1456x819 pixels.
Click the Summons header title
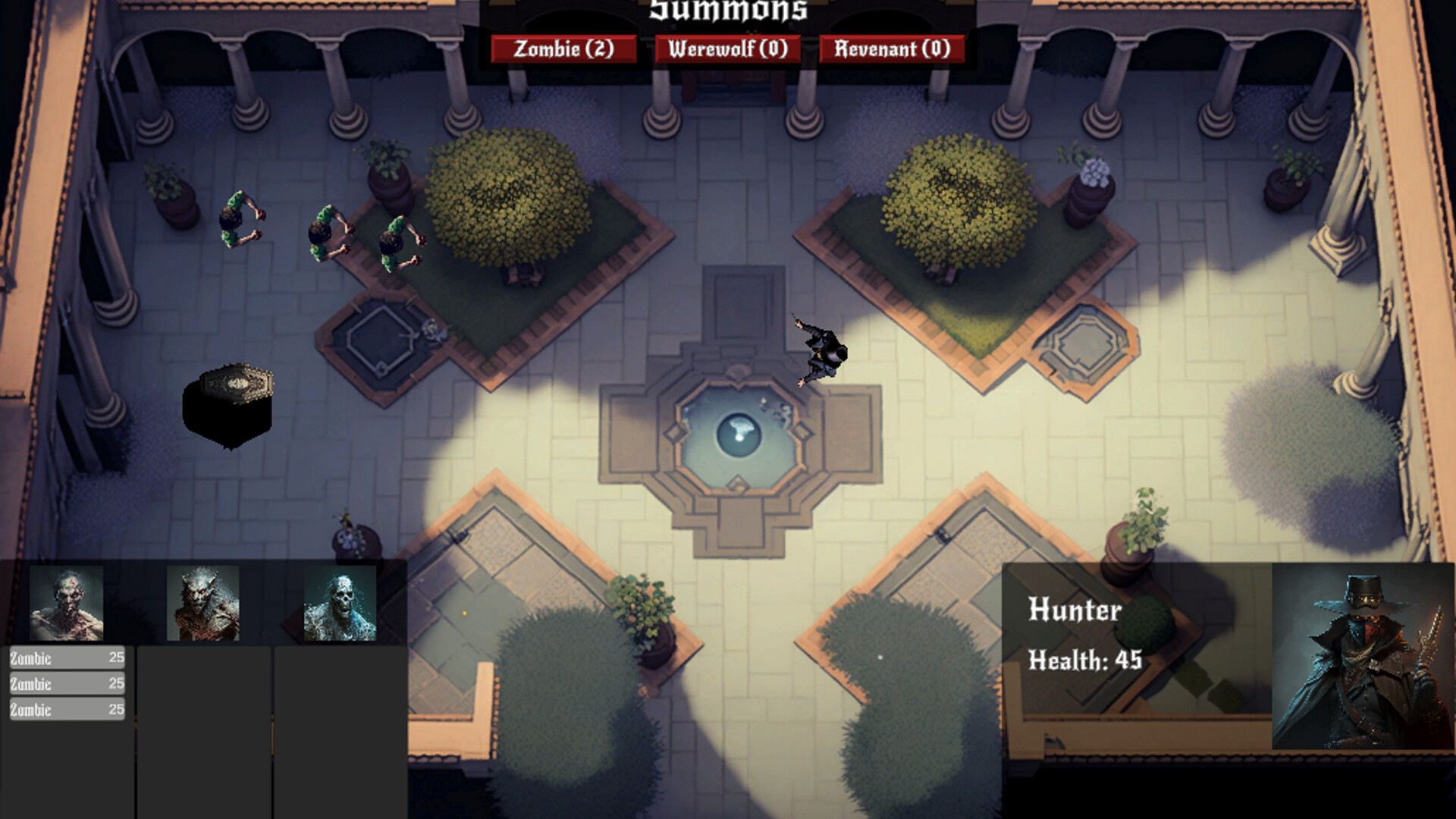click(x=726, y=11)
